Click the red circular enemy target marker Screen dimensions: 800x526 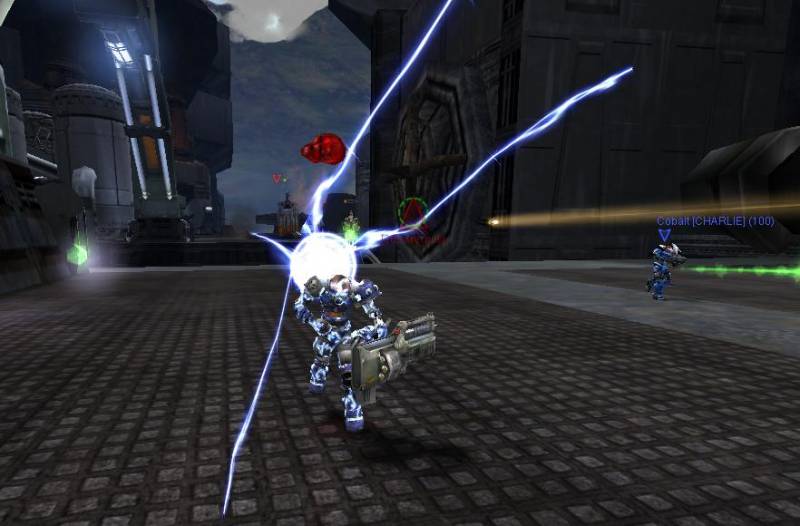pos(412,212)
